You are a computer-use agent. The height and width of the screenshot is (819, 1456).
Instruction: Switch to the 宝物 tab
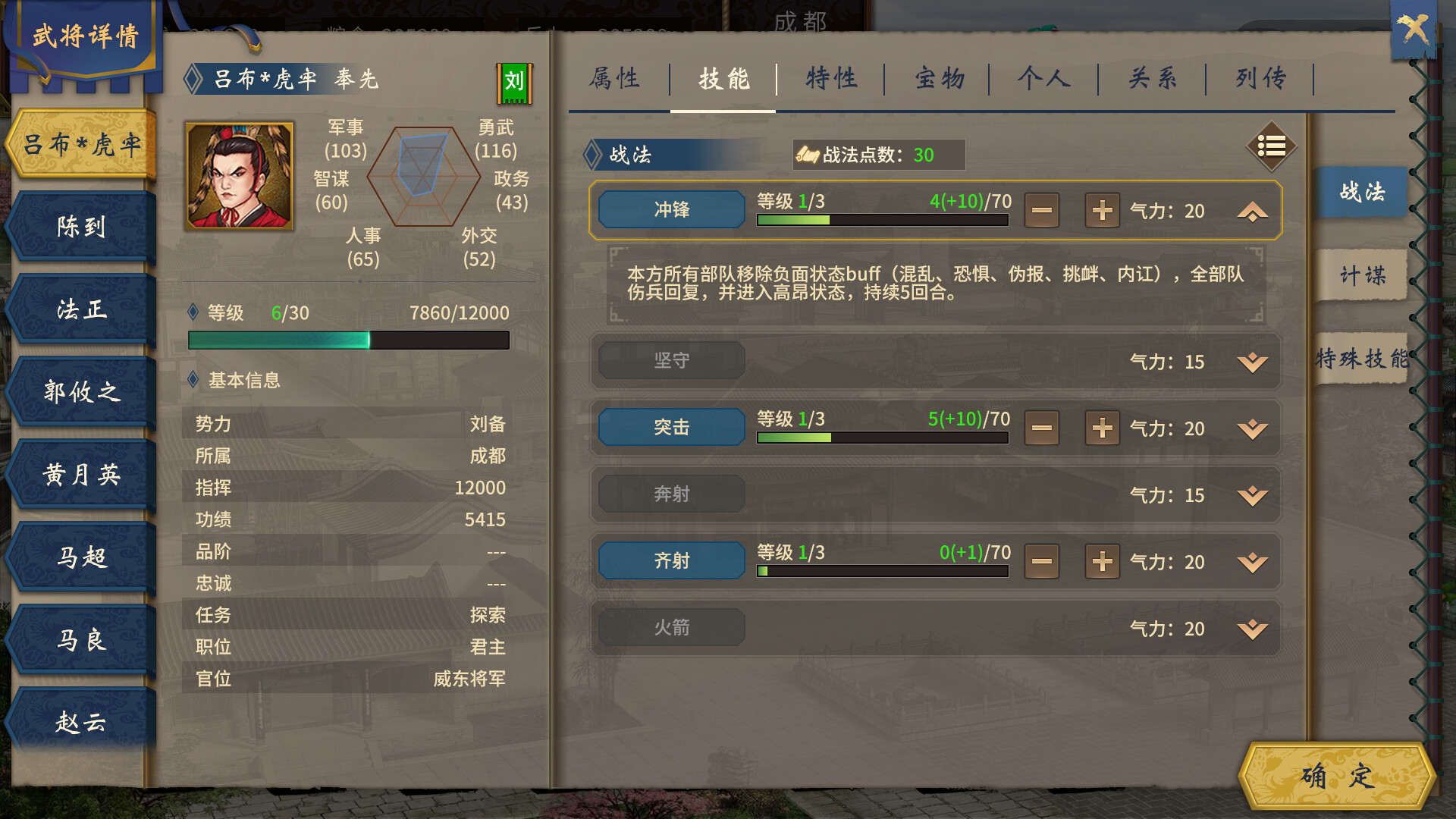(x=938, y=78)
